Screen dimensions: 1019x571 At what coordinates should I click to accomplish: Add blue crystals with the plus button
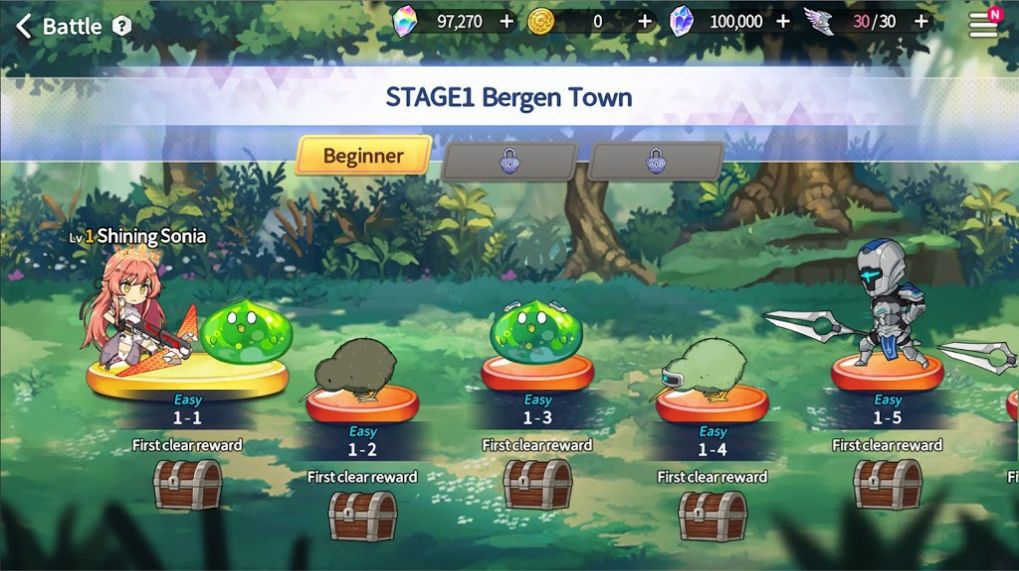pos(782,21)
